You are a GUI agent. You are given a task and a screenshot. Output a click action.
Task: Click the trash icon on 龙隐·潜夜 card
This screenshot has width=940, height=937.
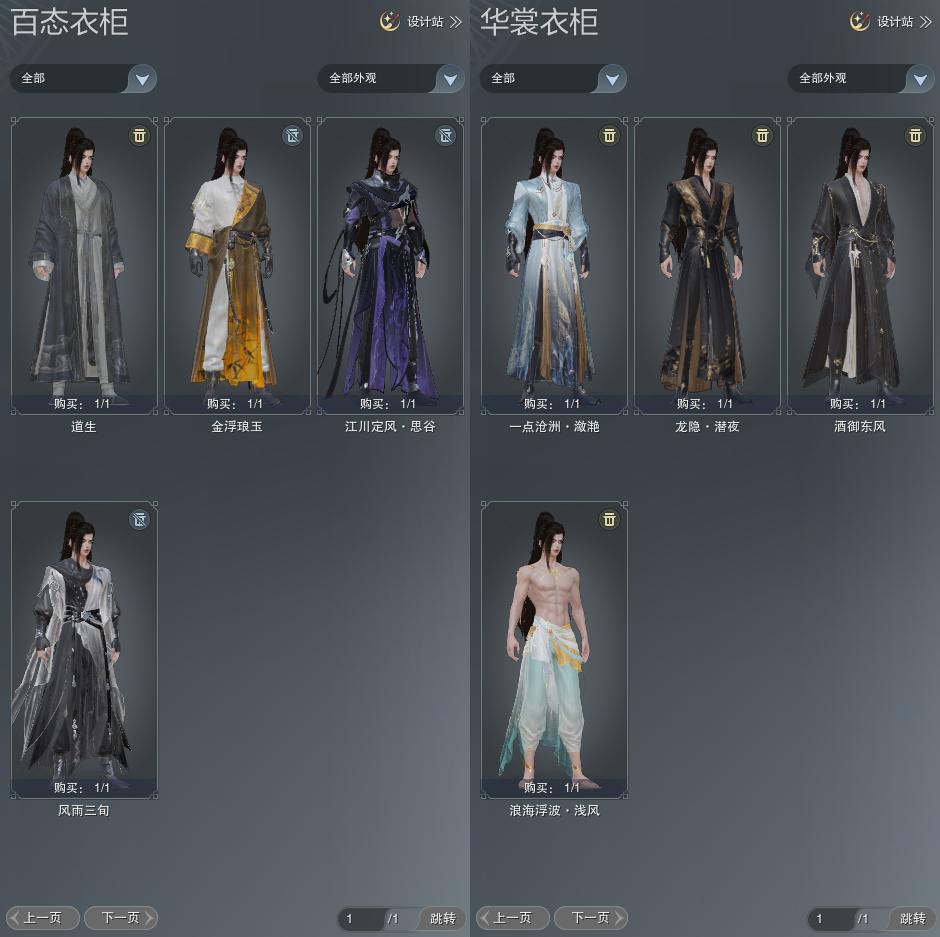point(762,135)
